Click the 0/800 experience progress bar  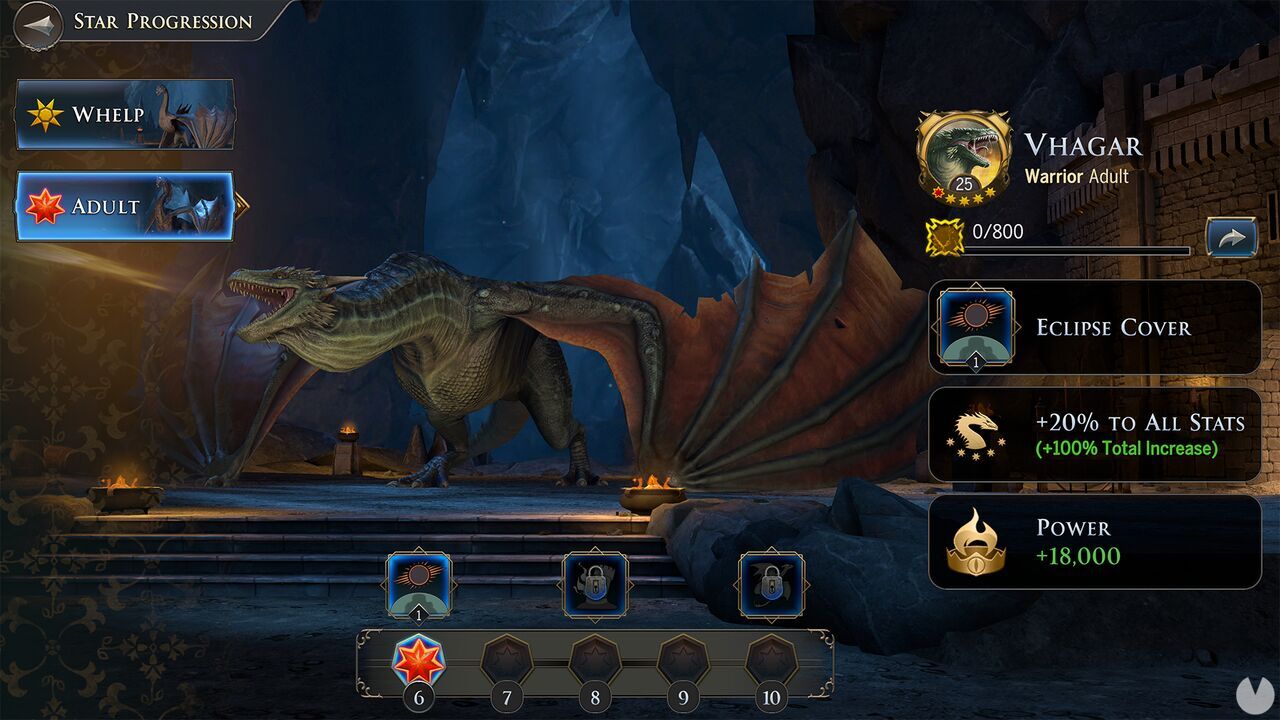1080,248
